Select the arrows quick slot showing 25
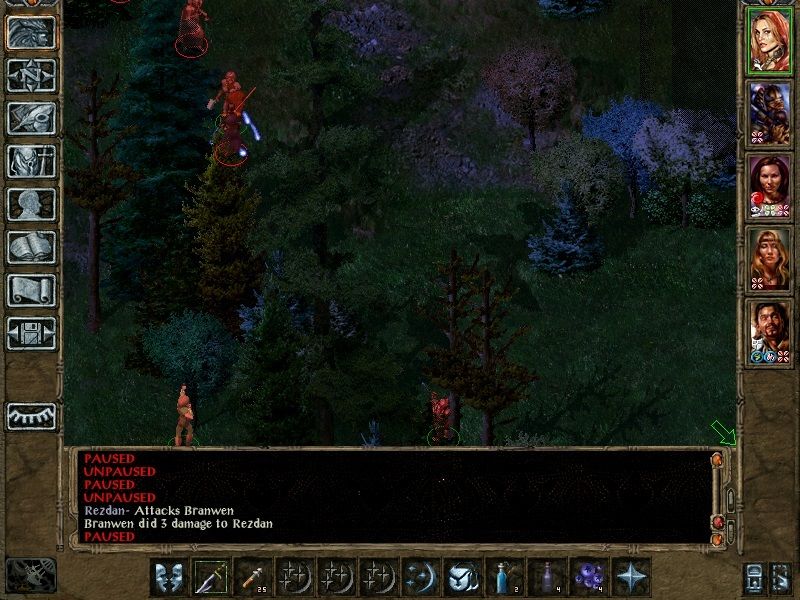This screenshot has height=600, width=800. [254, 576]
